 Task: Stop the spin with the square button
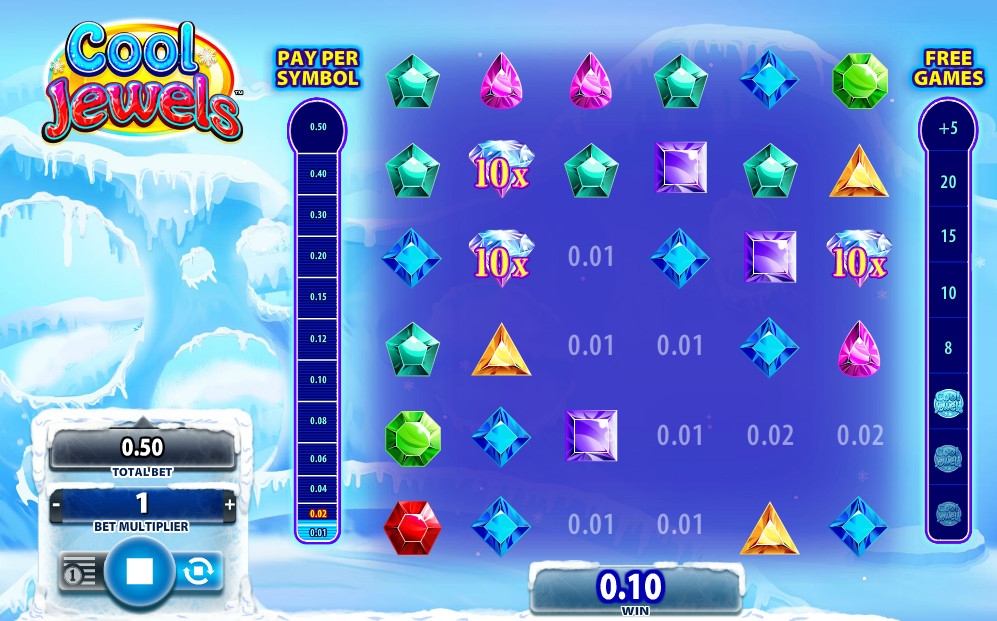click(139, 571)
